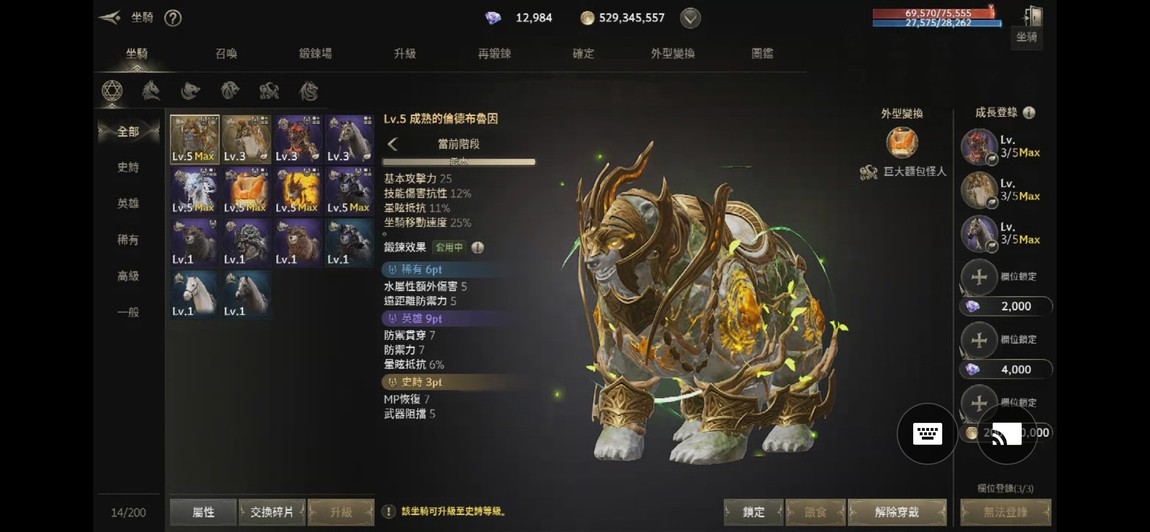
Task: Click the 屬性 button
Action: 203,512
